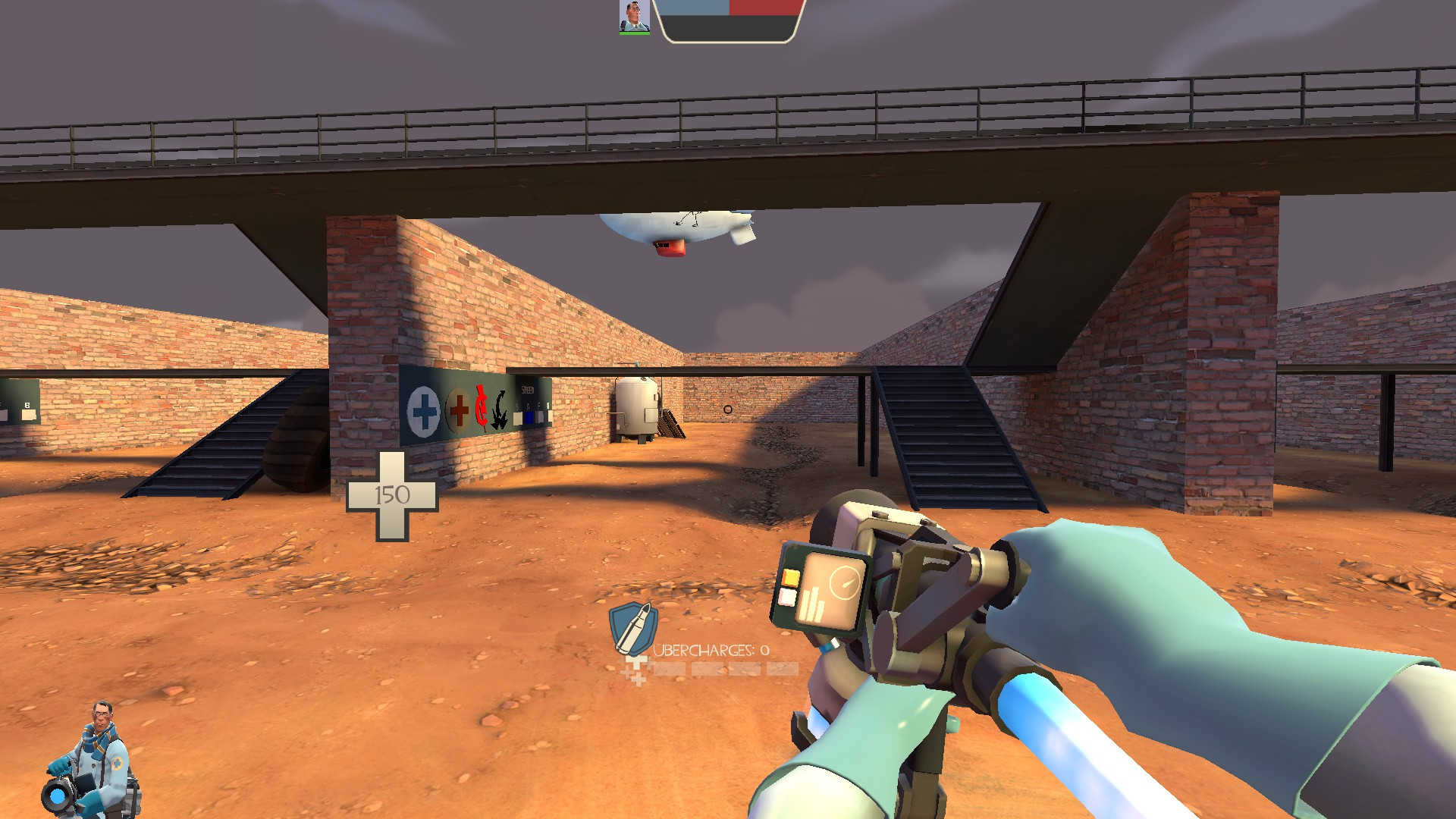1456x819 pixels.
Task: Click the health cross icon showing 150
Action: [x=393, y=493]
